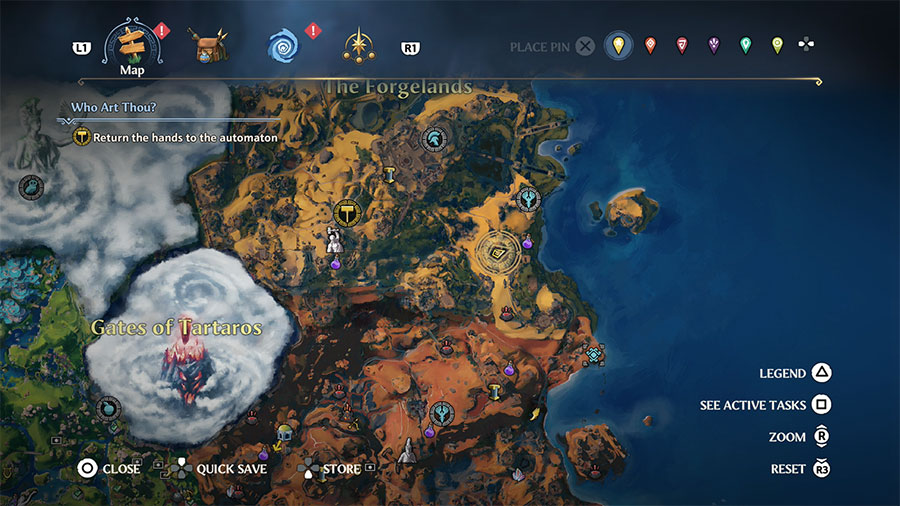Click the large golden player location marker
This screenshot has height=506, width=900.
497,252
